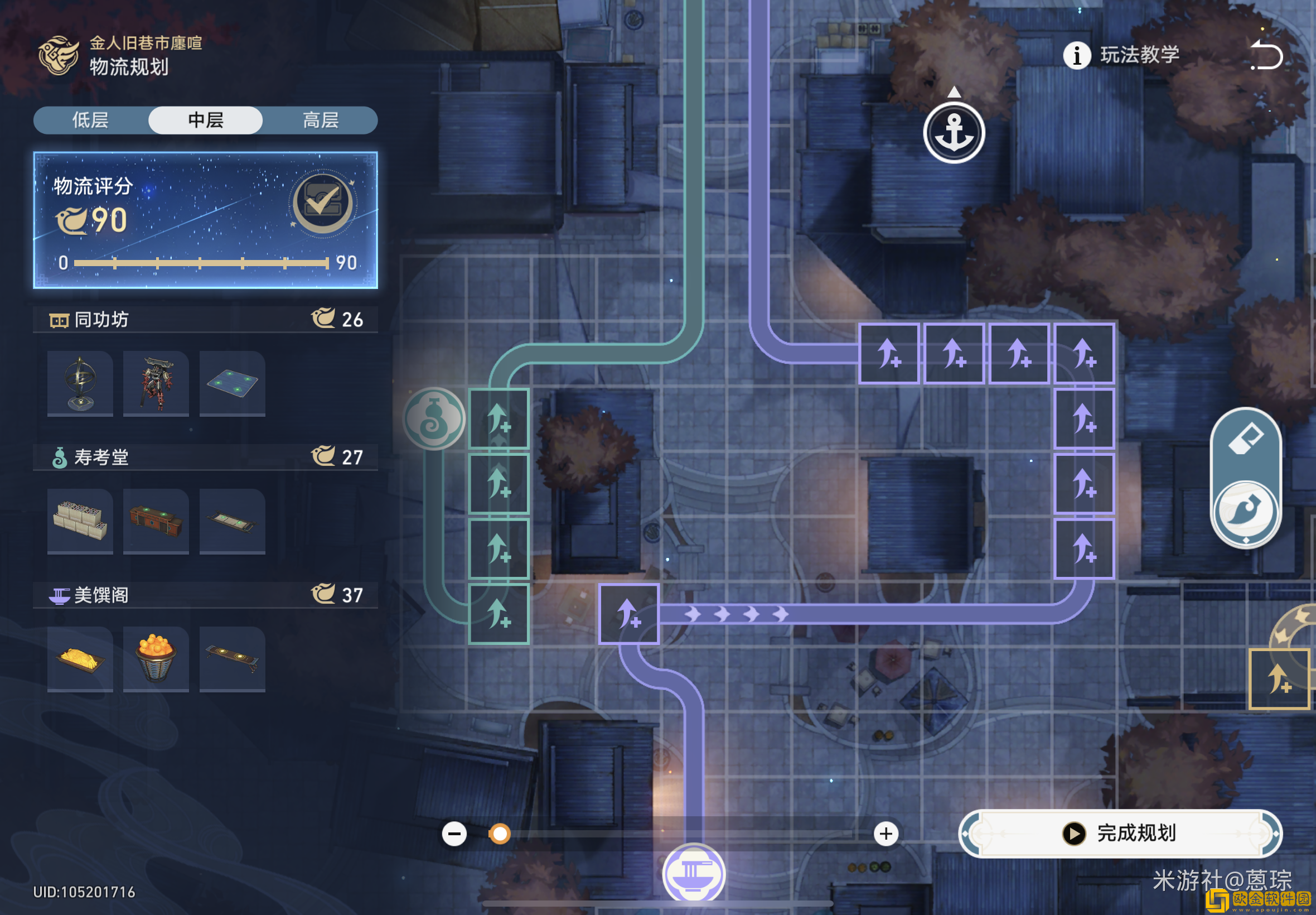
Task: Select the noodle bowl 美馔阁 map marker
Action: pos(694,873)
